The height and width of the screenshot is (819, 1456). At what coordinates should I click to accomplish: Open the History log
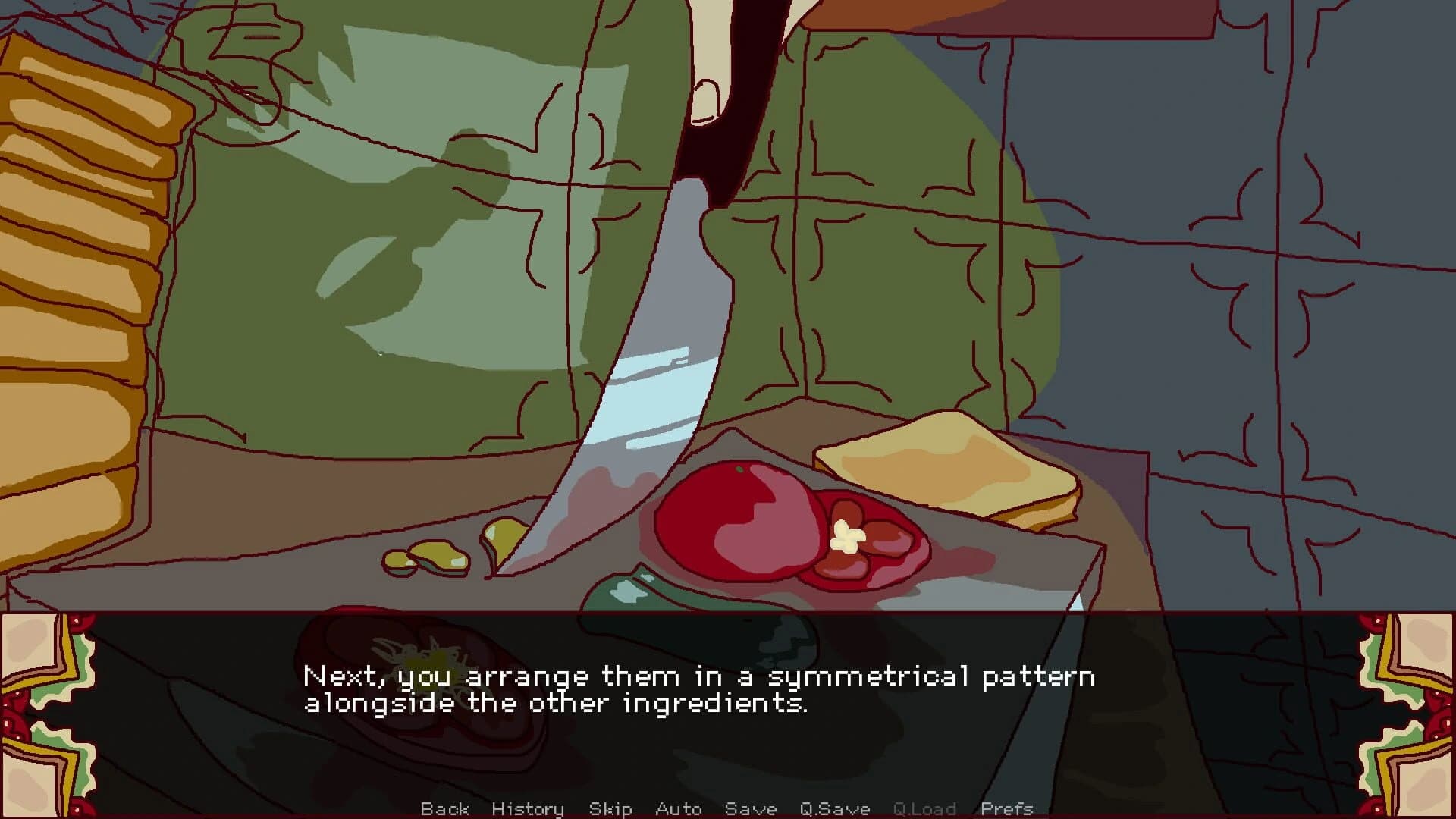(528, 809)
